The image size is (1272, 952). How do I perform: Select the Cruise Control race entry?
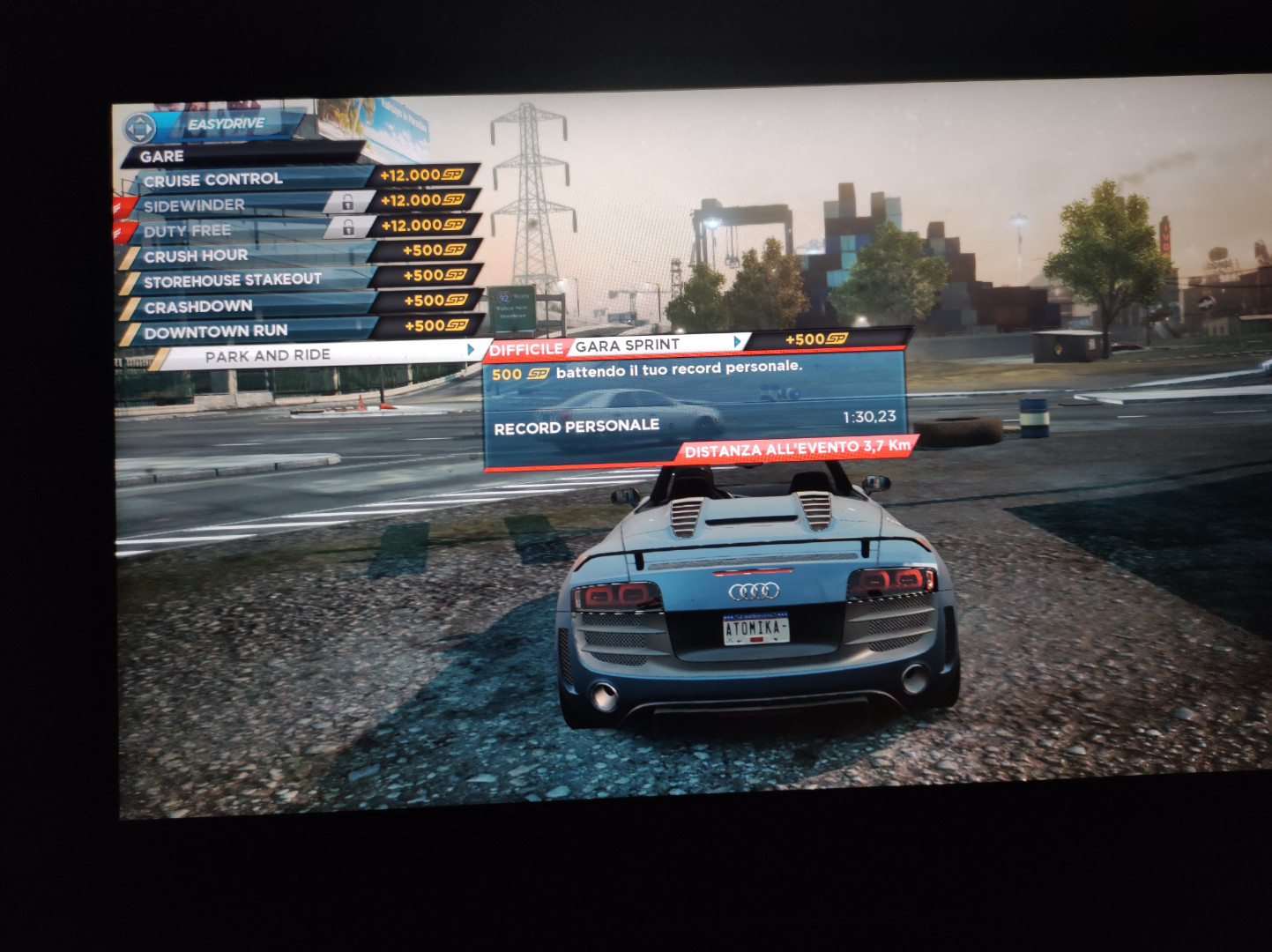213,180
